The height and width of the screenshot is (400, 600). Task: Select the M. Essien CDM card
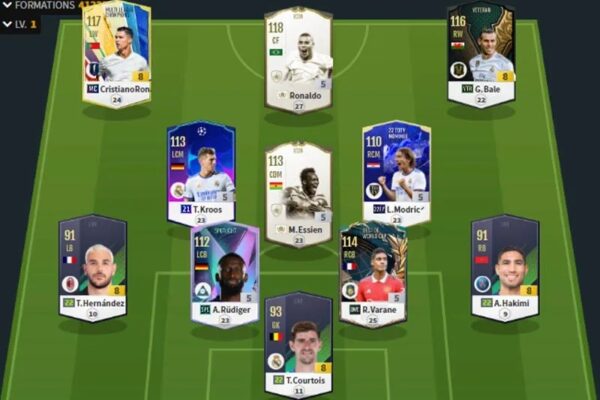pos(298,192)
